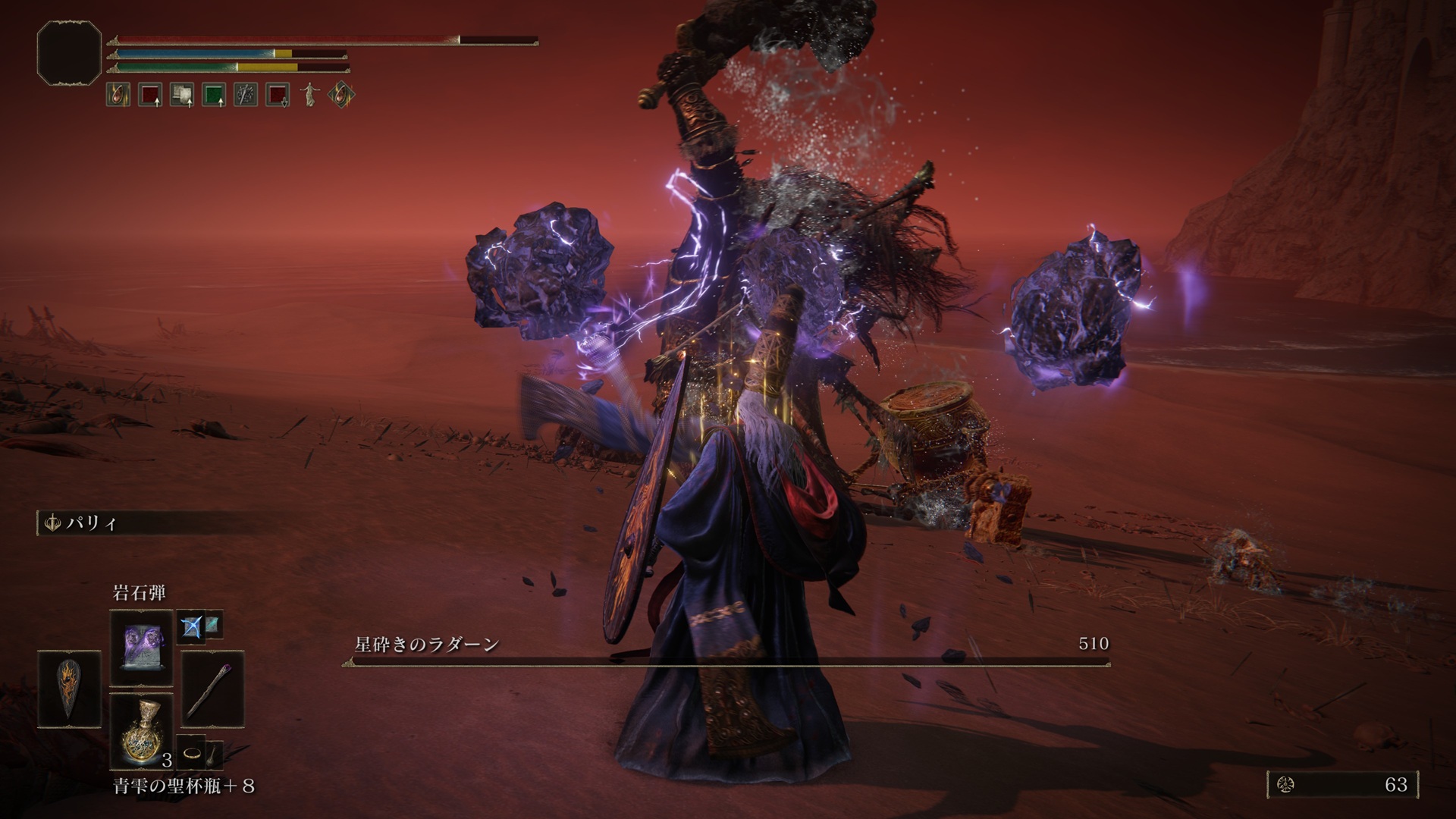The width and height of the screenshot is (1456, 819).
Task: Switch to the gold ring quick item
Action: [x=193, y=753]
